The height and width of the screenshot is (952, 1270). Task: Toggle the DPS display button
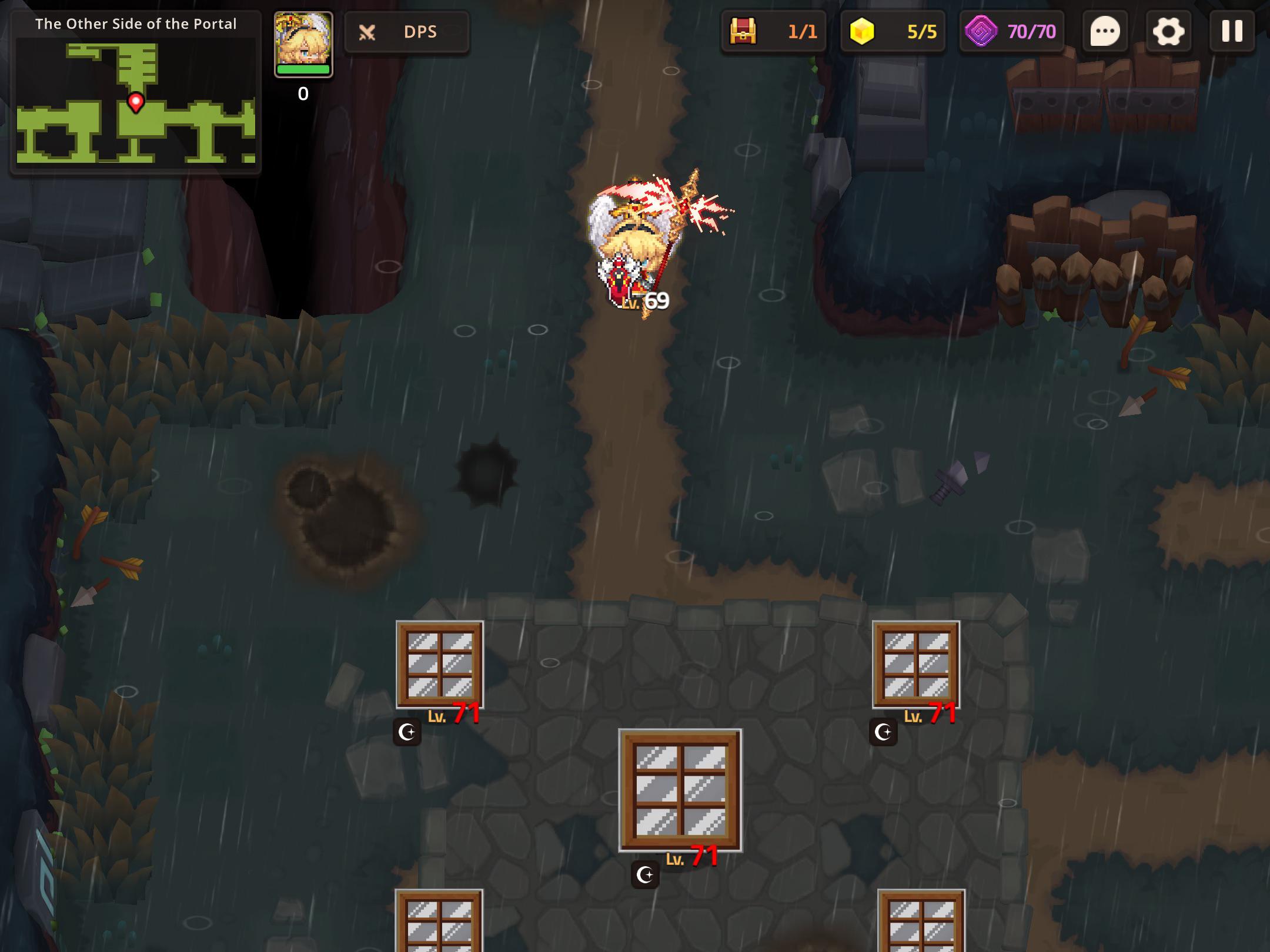click(x=406, y=32)
